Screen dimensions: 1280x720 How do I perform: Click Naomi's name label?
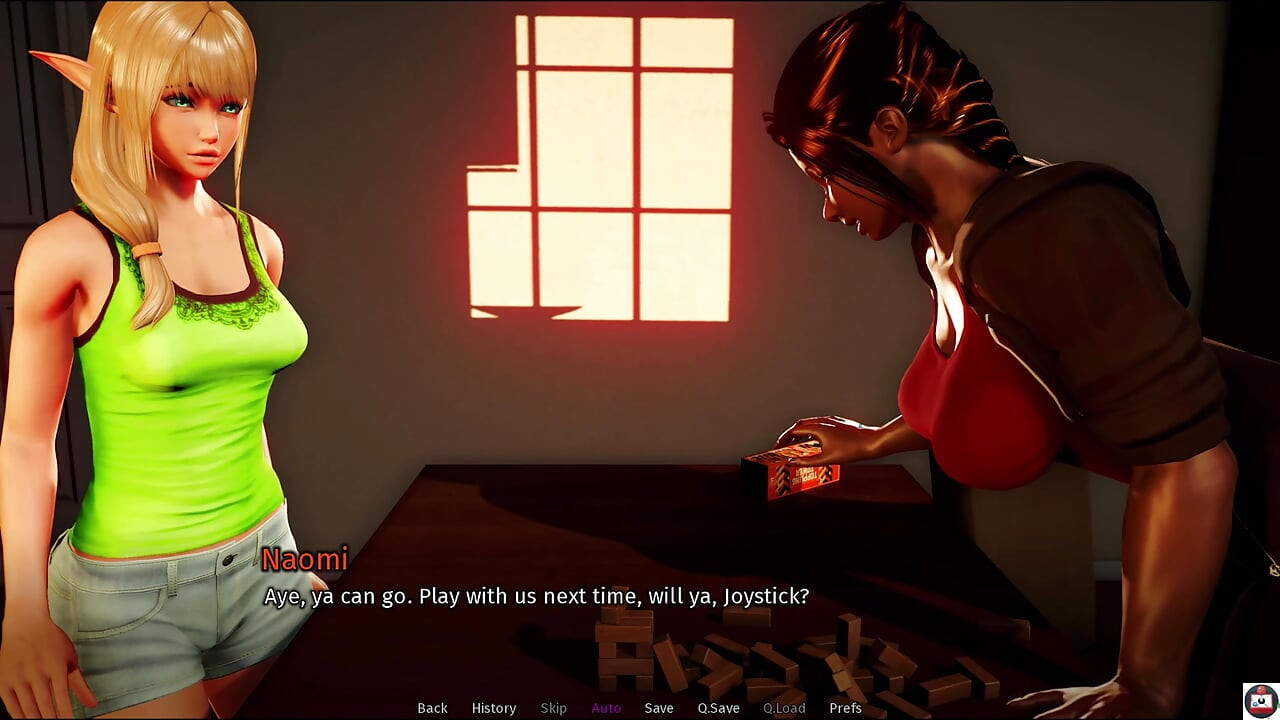(303, 561)
